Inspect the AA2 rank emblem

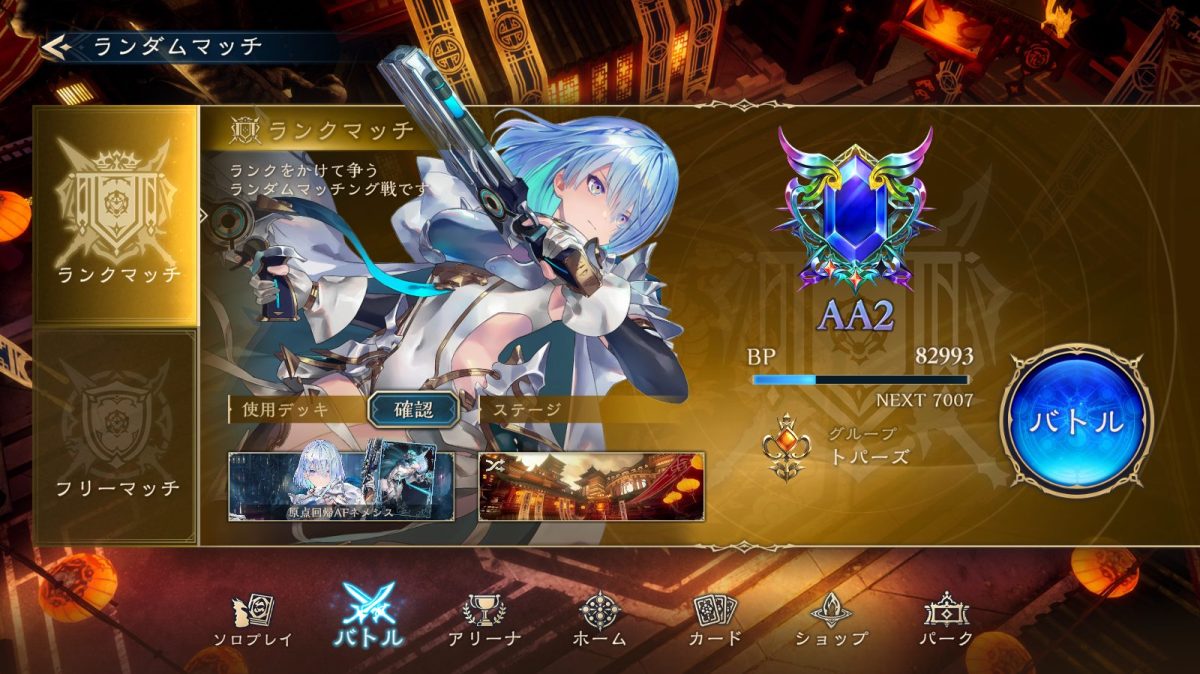tap(855, 216)
